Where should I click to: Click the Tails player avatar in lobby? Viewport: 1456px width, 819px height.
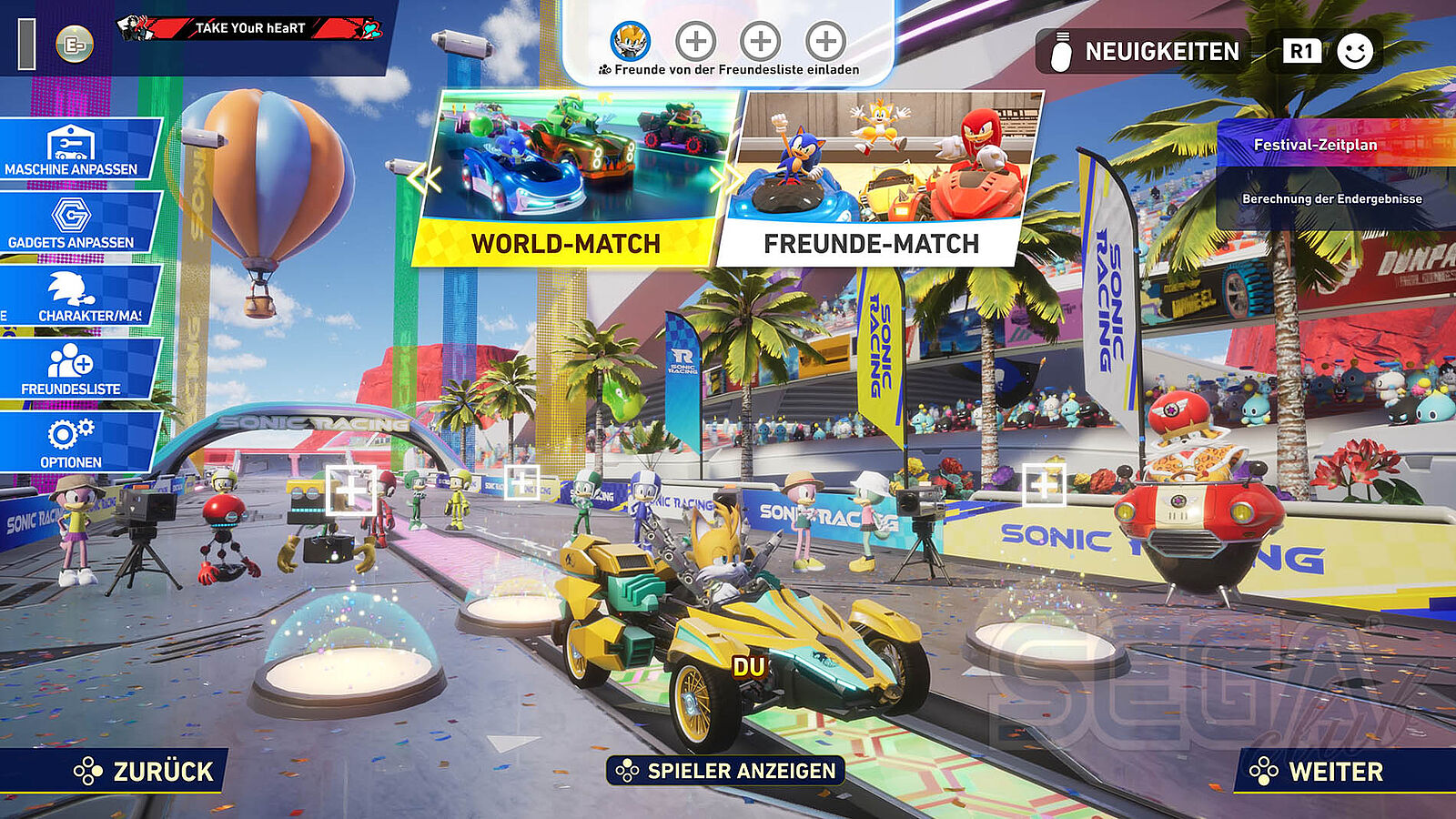pos(630,41)
